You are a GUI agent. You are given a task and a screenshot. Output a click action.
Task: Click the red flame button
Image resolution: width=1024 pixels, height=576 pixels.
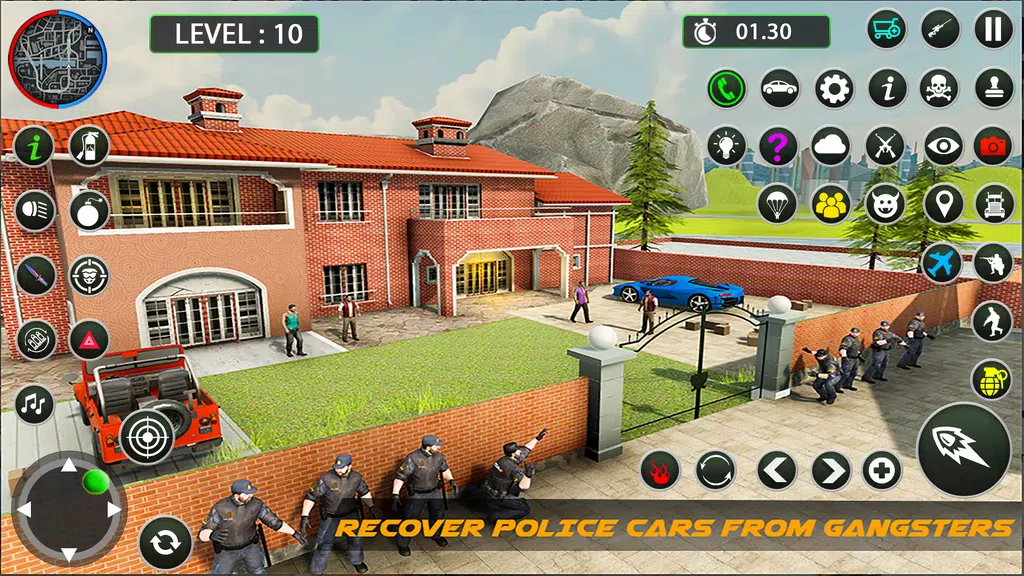coord(660,469)
